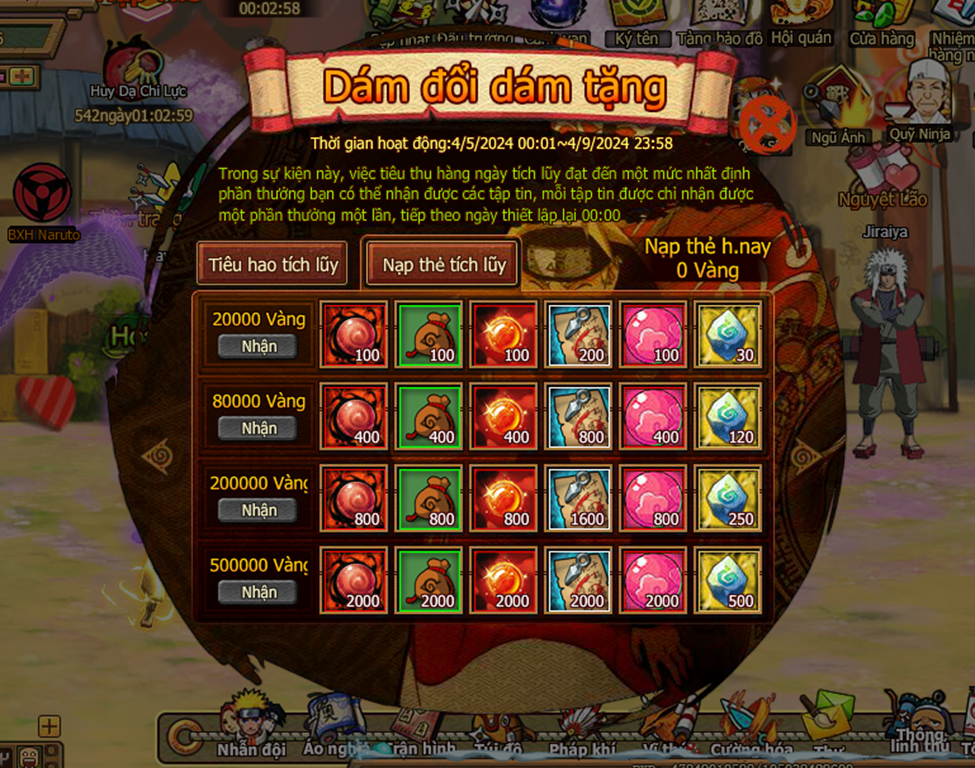Check the pink orb reward showing 400
This screenshot has width=975, height=768.
tap(653, 417)
